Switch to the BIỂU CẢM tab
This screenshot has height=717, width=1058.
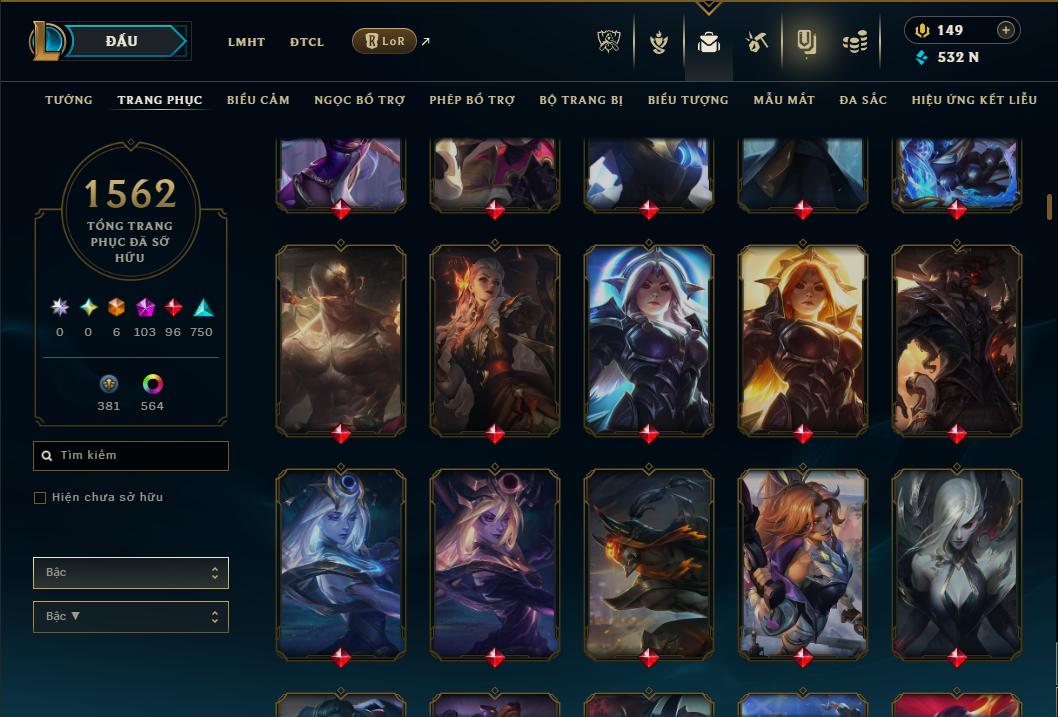click(258, 100)
